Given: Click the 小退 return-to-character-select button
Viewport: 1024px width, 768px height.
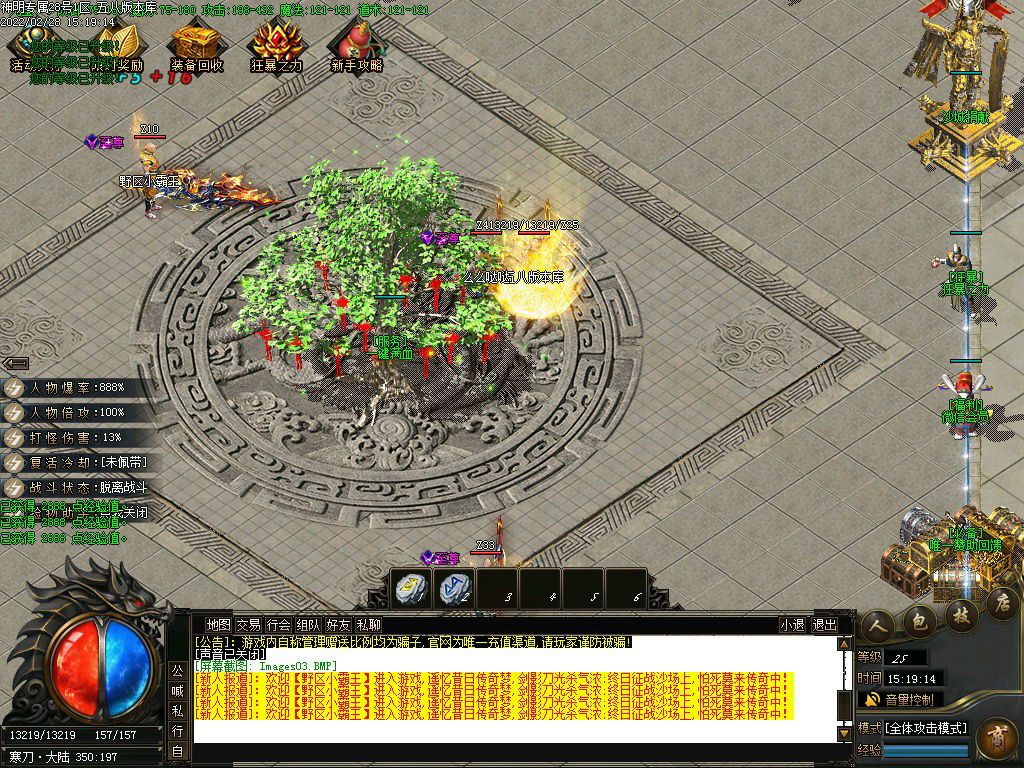Looking at the screenshot, I should (793, 625).
